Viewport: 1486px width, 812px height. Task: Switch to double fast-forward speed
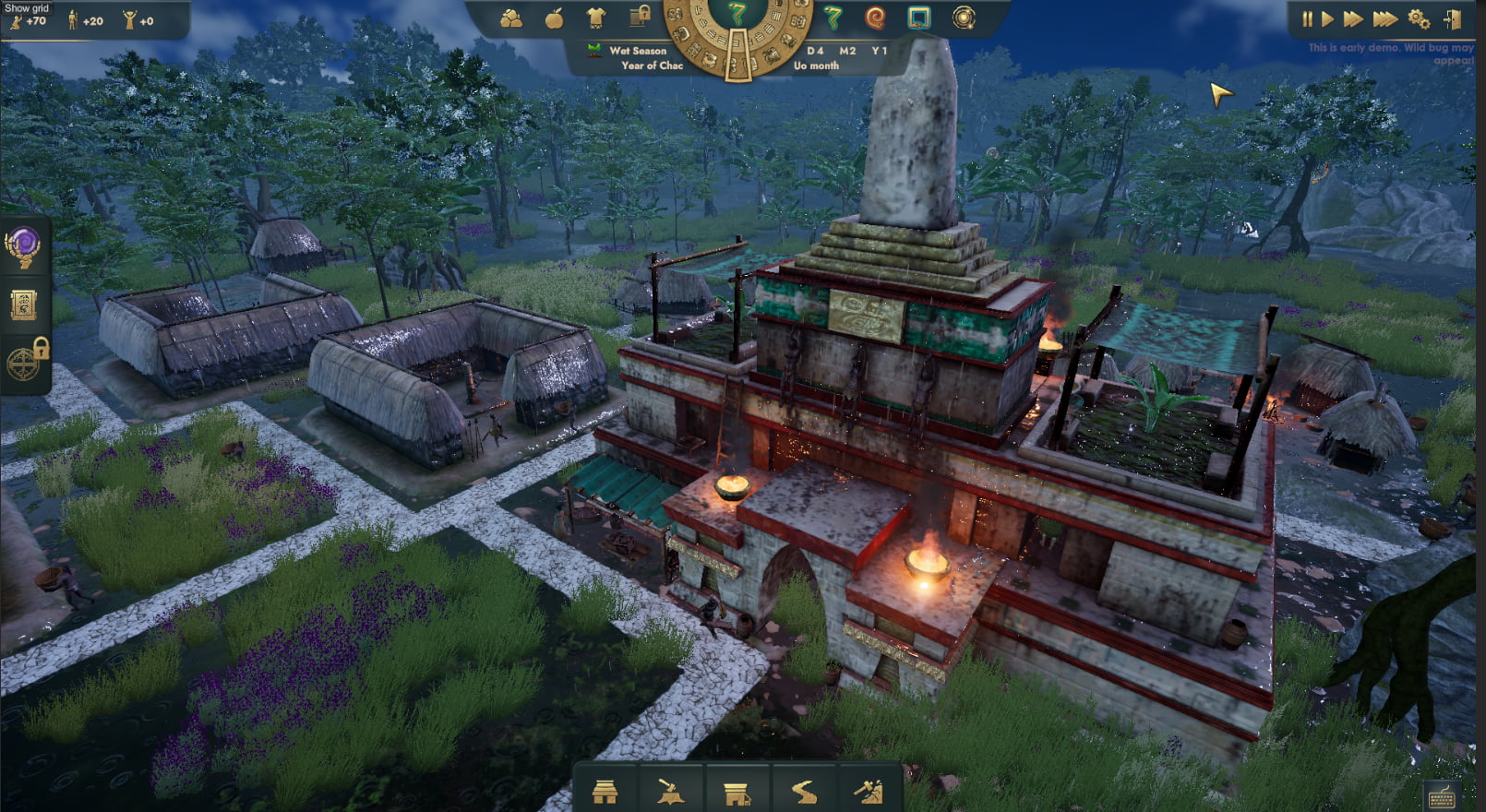[x=1353, y=18]
